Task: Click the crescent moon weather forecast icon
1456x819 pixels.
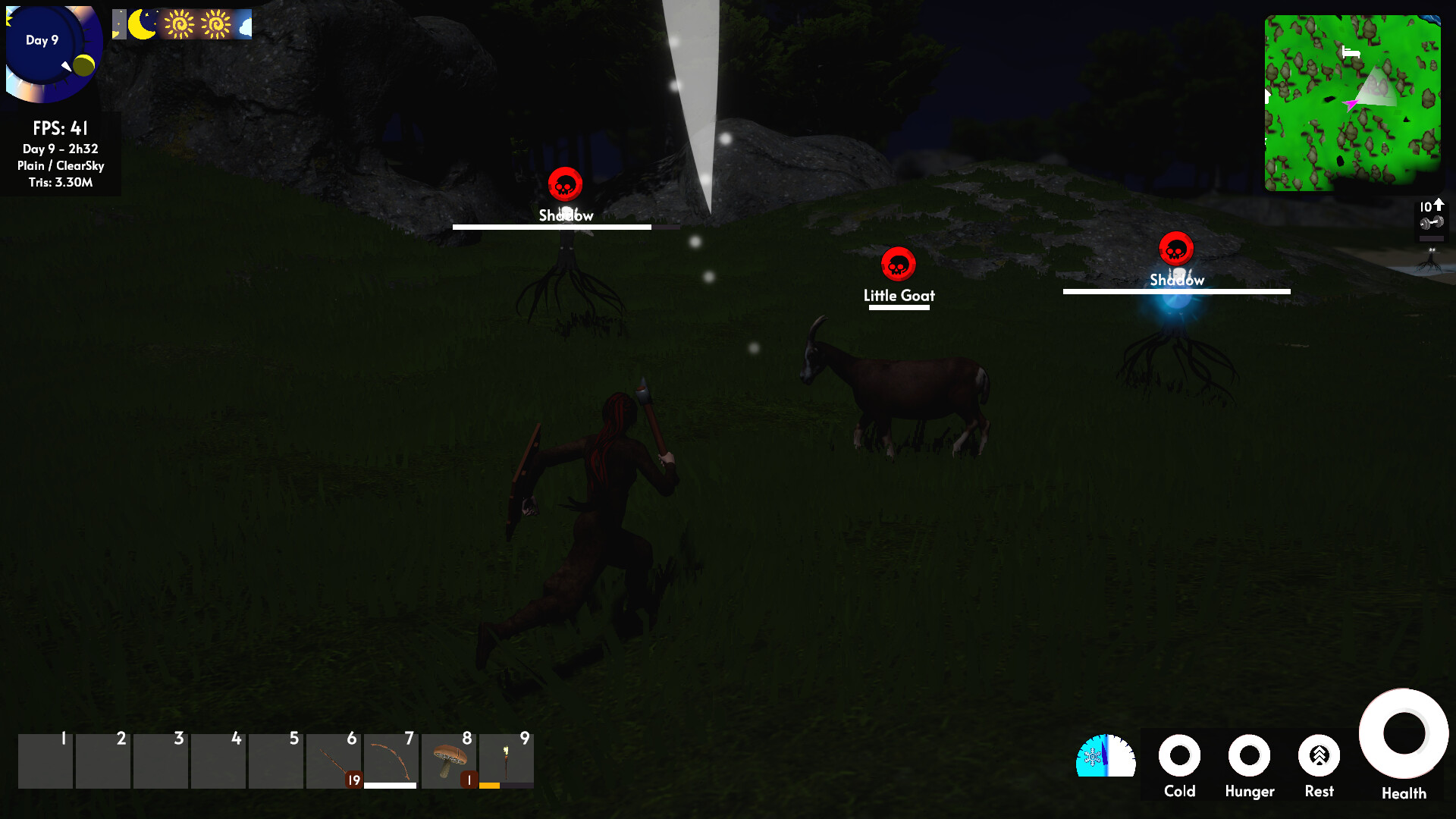Action: (141, 24)
